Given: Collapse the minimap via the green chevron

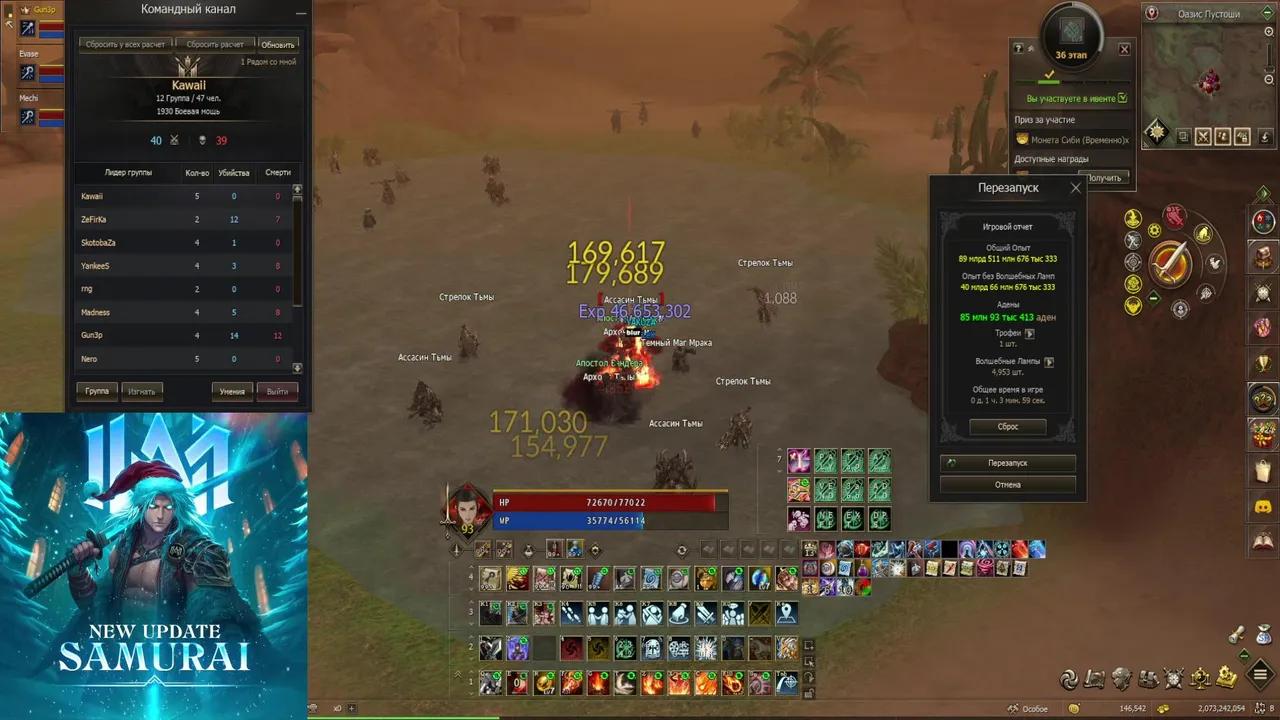Looking at the screenshot, I should (x=1267, y=13).
